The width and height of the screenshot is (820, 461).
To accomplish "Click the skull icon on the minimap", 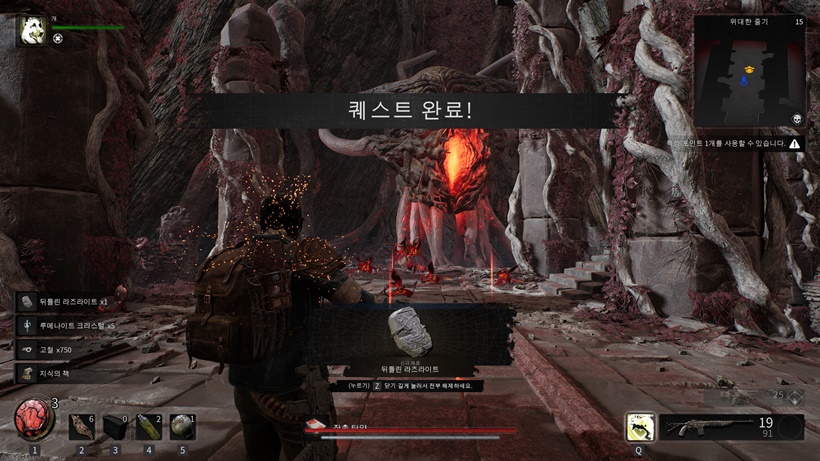I will (x=797, y=119).
